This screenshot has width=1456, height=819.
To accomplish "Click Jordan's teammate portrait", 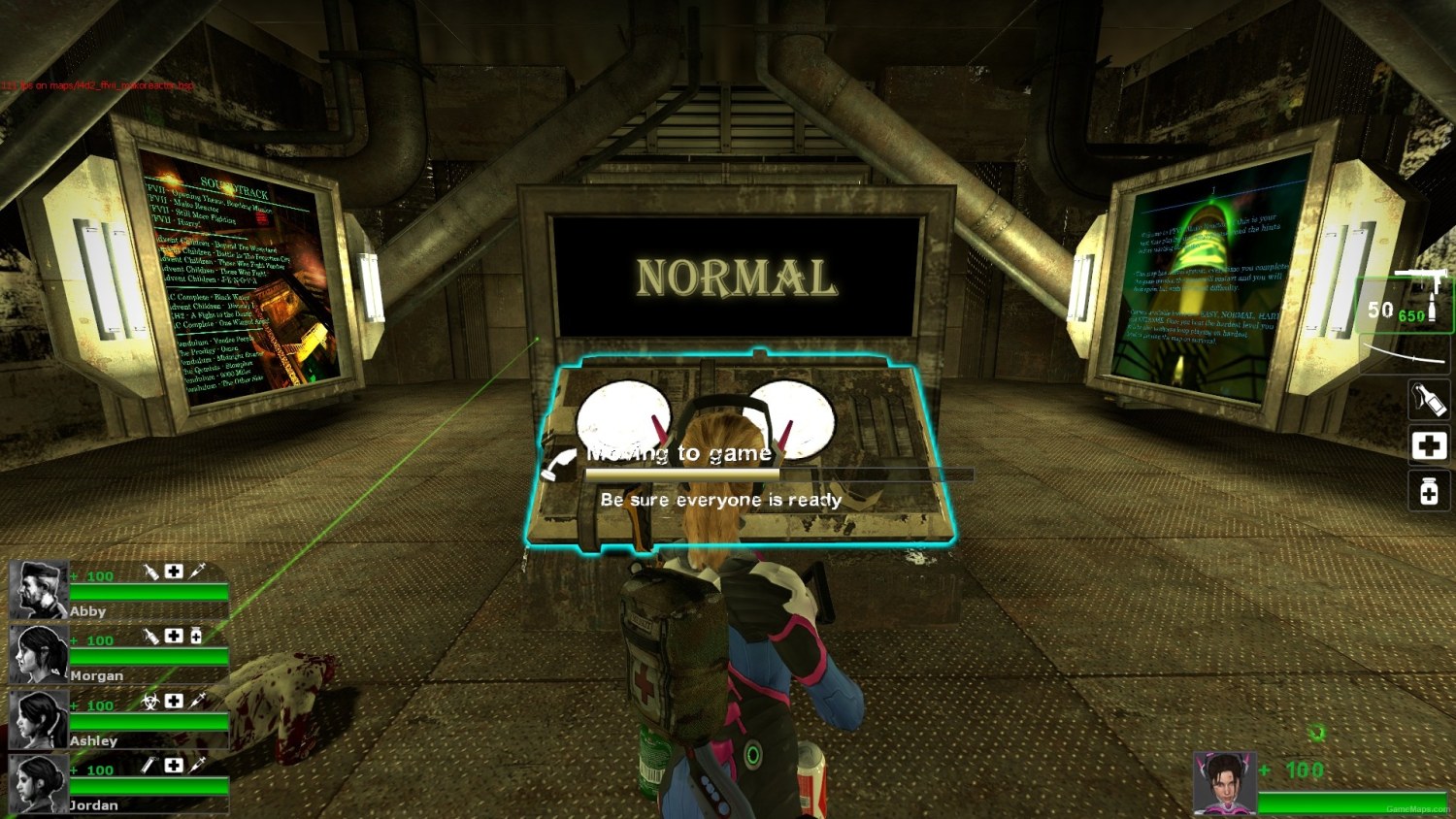I will pos(39,783).
